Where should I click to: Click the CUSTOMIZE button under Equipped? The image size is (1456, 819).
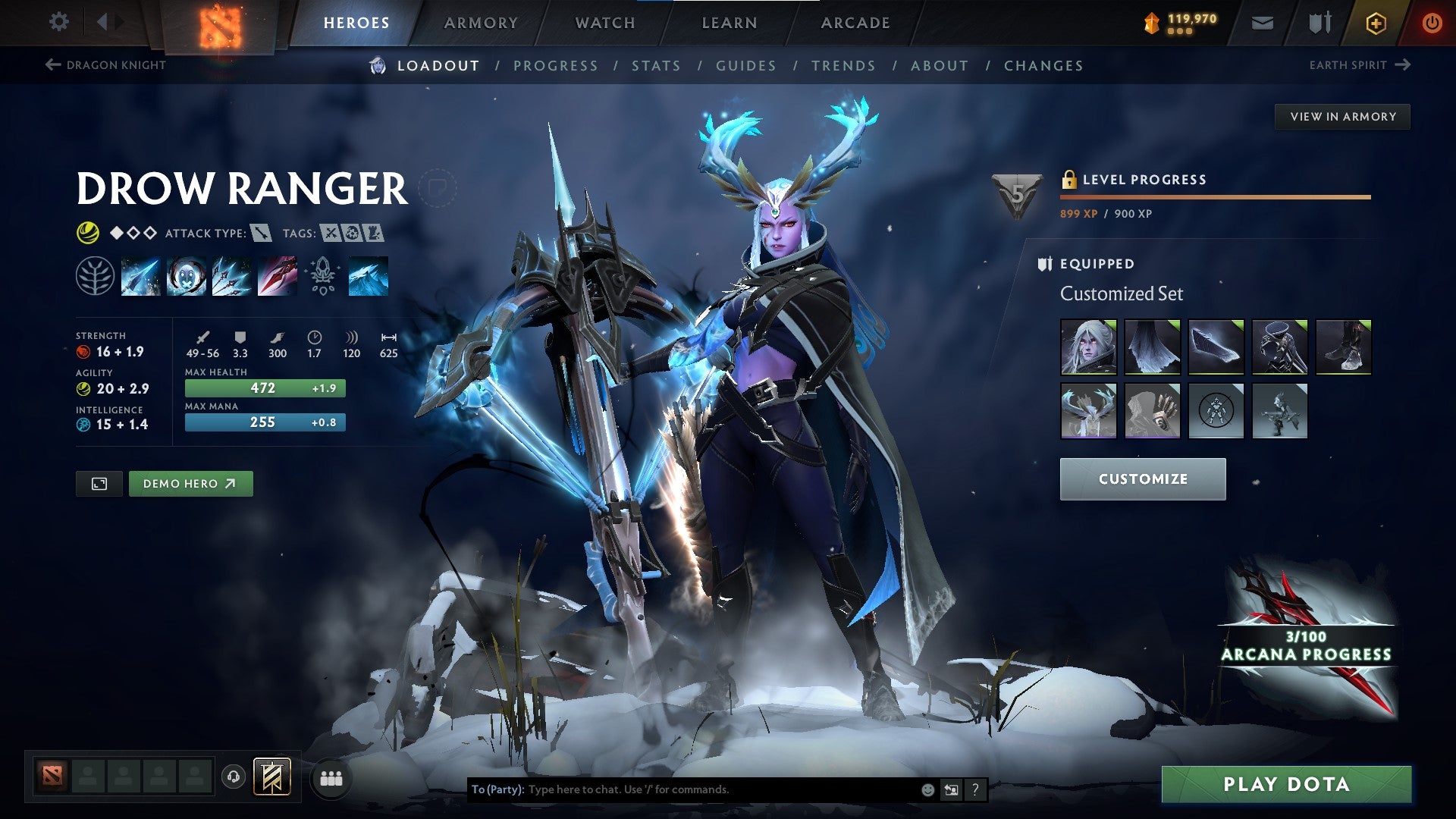click(1142, 479)
